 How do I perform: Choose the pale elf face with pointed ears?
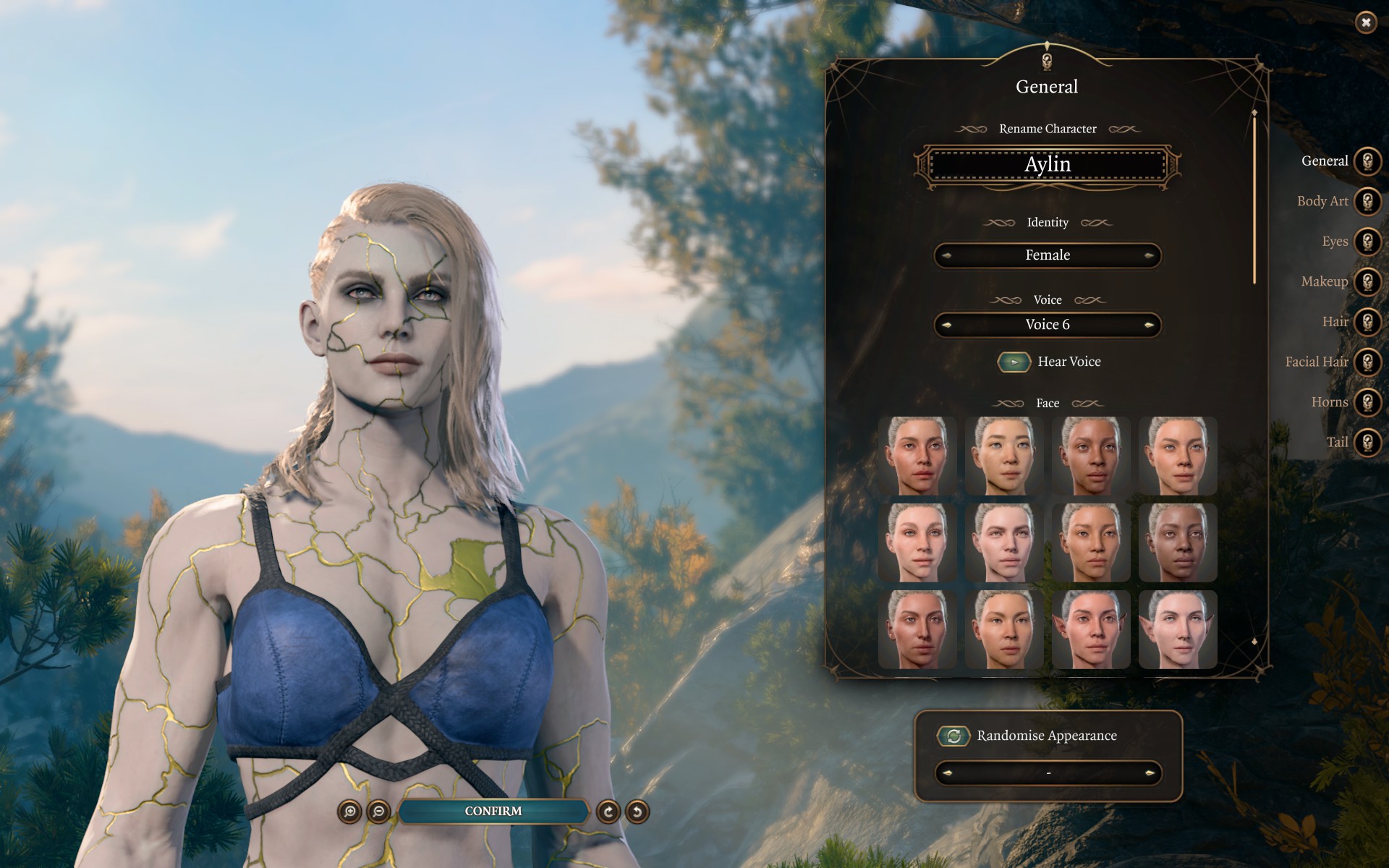(x=1178, y=629)
